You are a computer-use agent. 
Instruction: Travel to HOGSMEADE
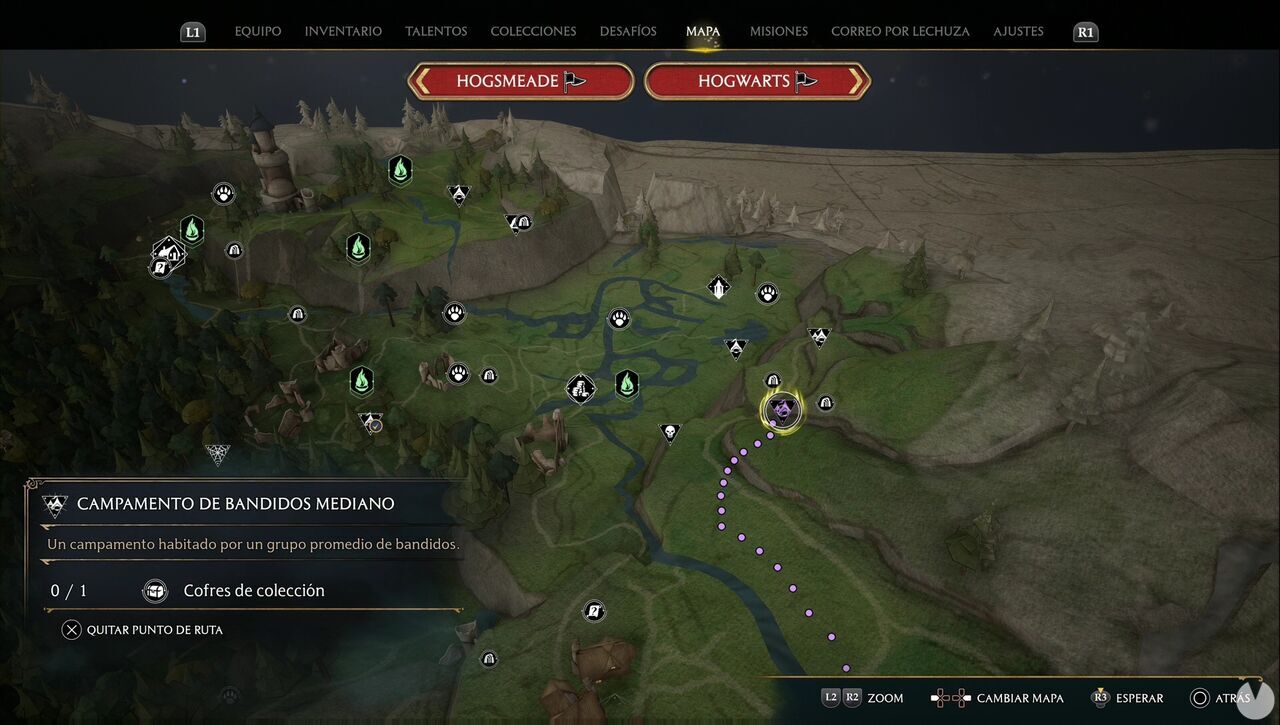point(520,81)
